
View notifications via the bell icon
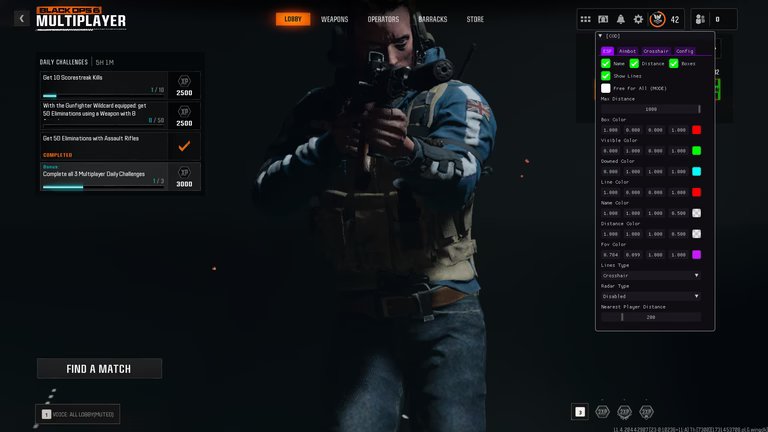[621, 19]
